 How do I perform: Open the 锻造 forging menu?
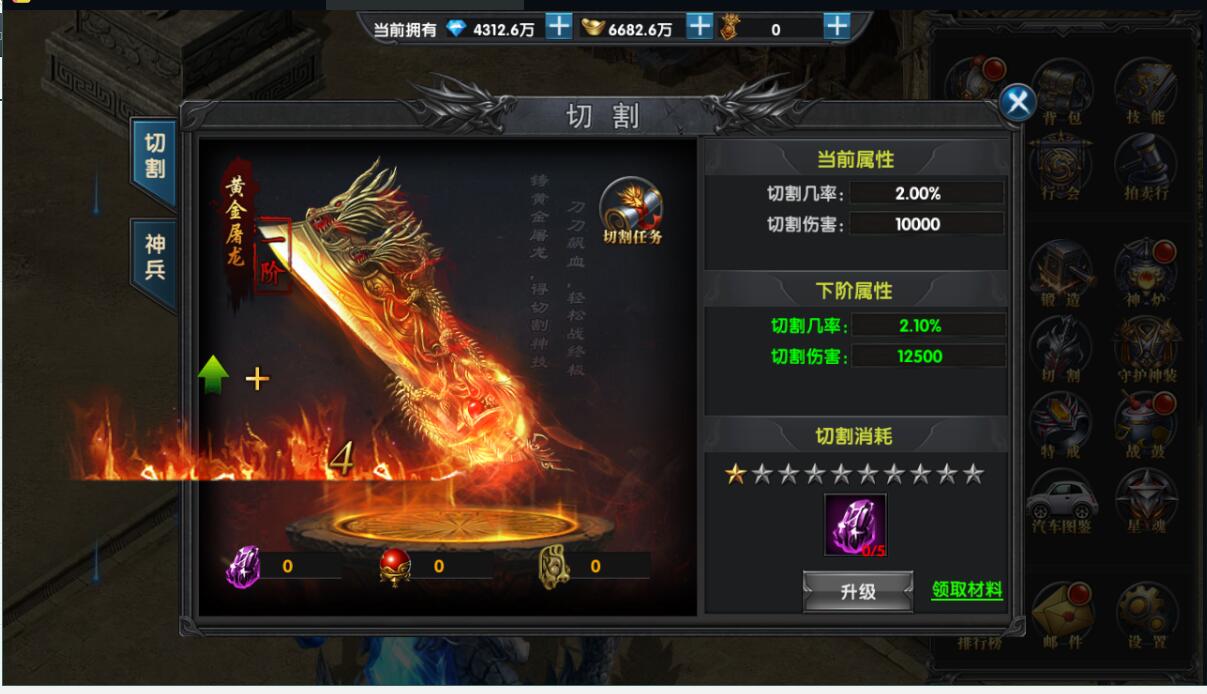pos(1061,275)
